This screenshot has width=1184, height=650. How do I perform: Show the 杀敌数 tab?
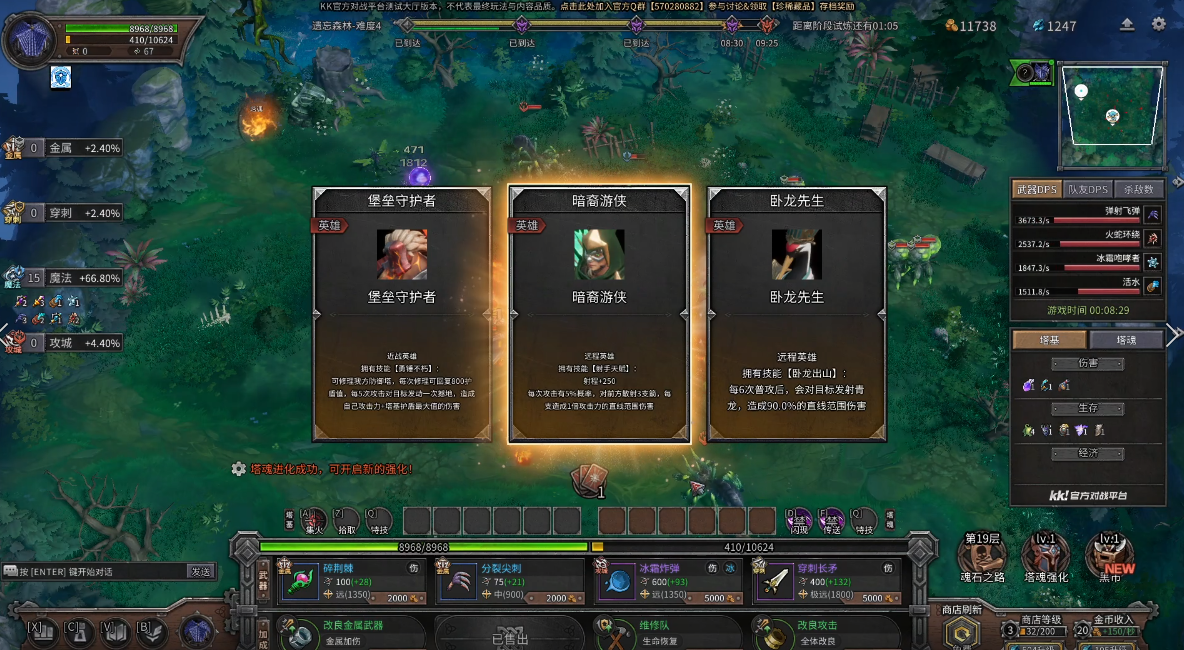1139,189
